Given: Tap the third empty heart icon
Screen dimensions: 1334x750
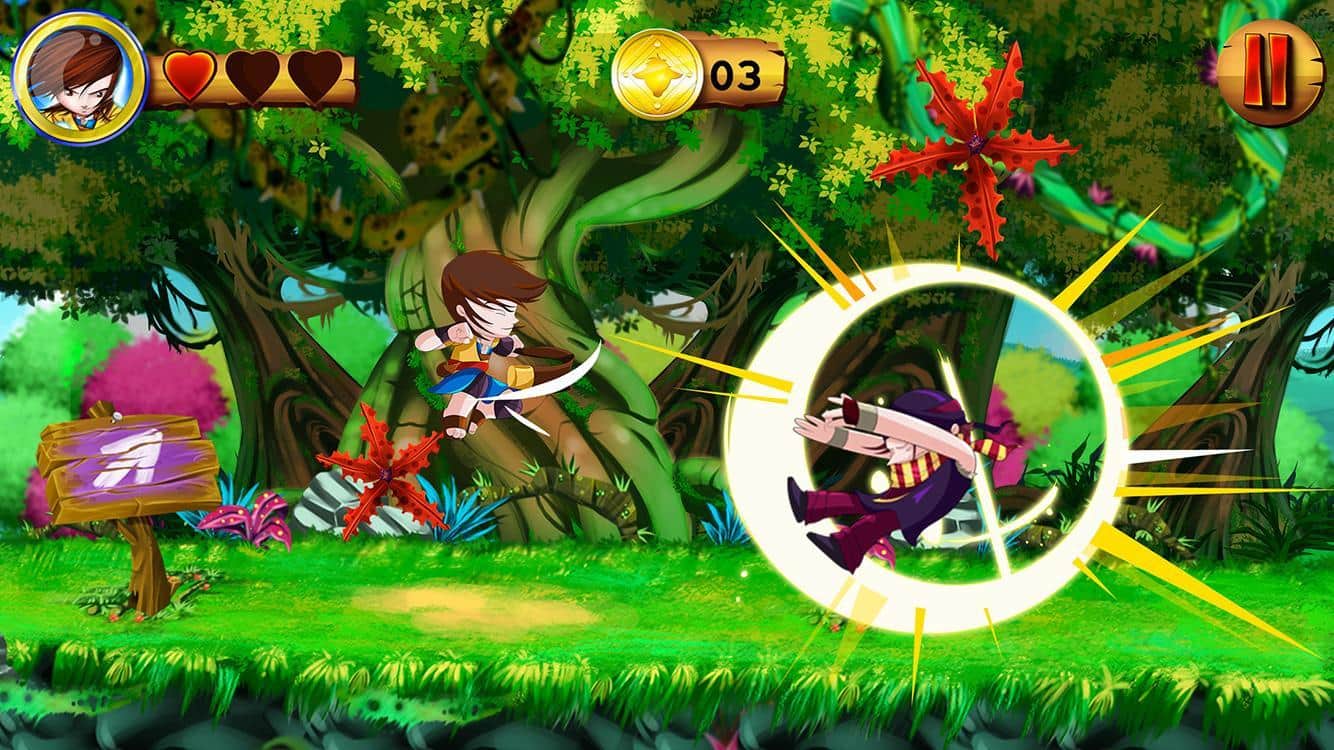Looking at the screenshot, I should coord(312,75).
